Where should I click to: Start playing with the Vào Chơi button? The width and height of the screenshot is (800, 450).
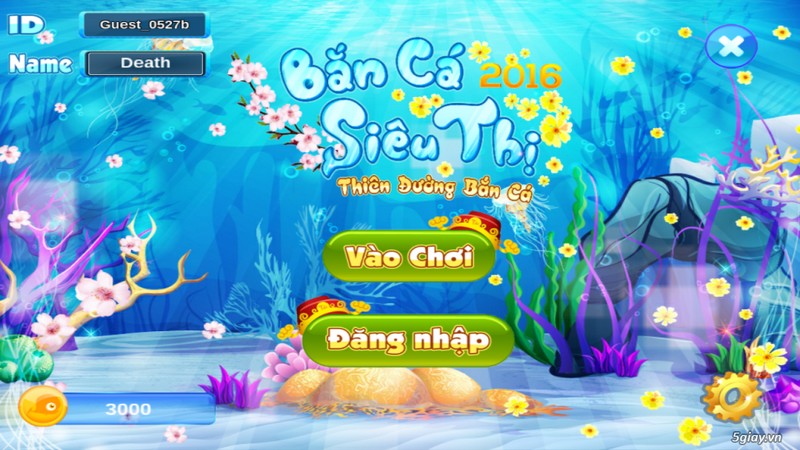(x=408, y=256)
